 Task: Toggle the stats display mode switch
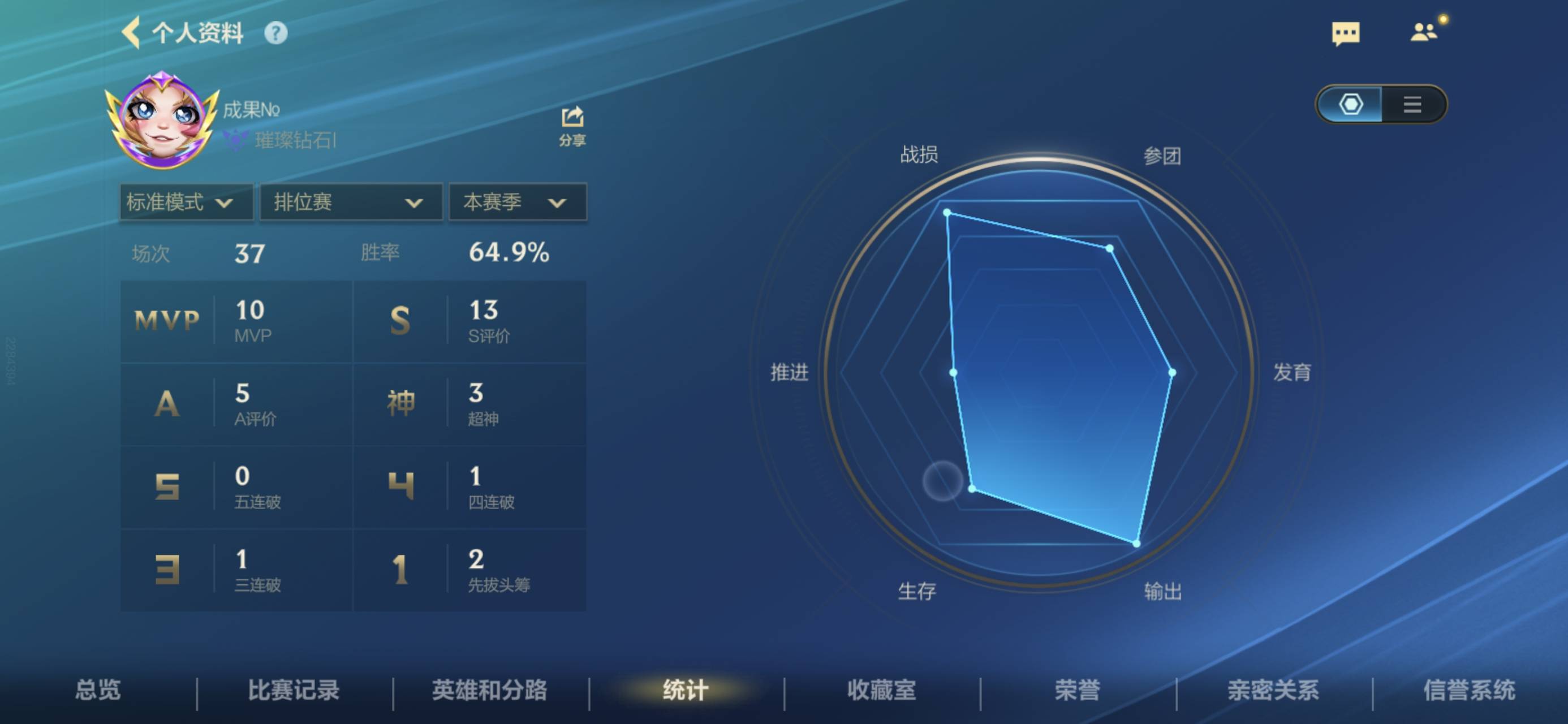pyautogui.click(x=1382, y=104)
